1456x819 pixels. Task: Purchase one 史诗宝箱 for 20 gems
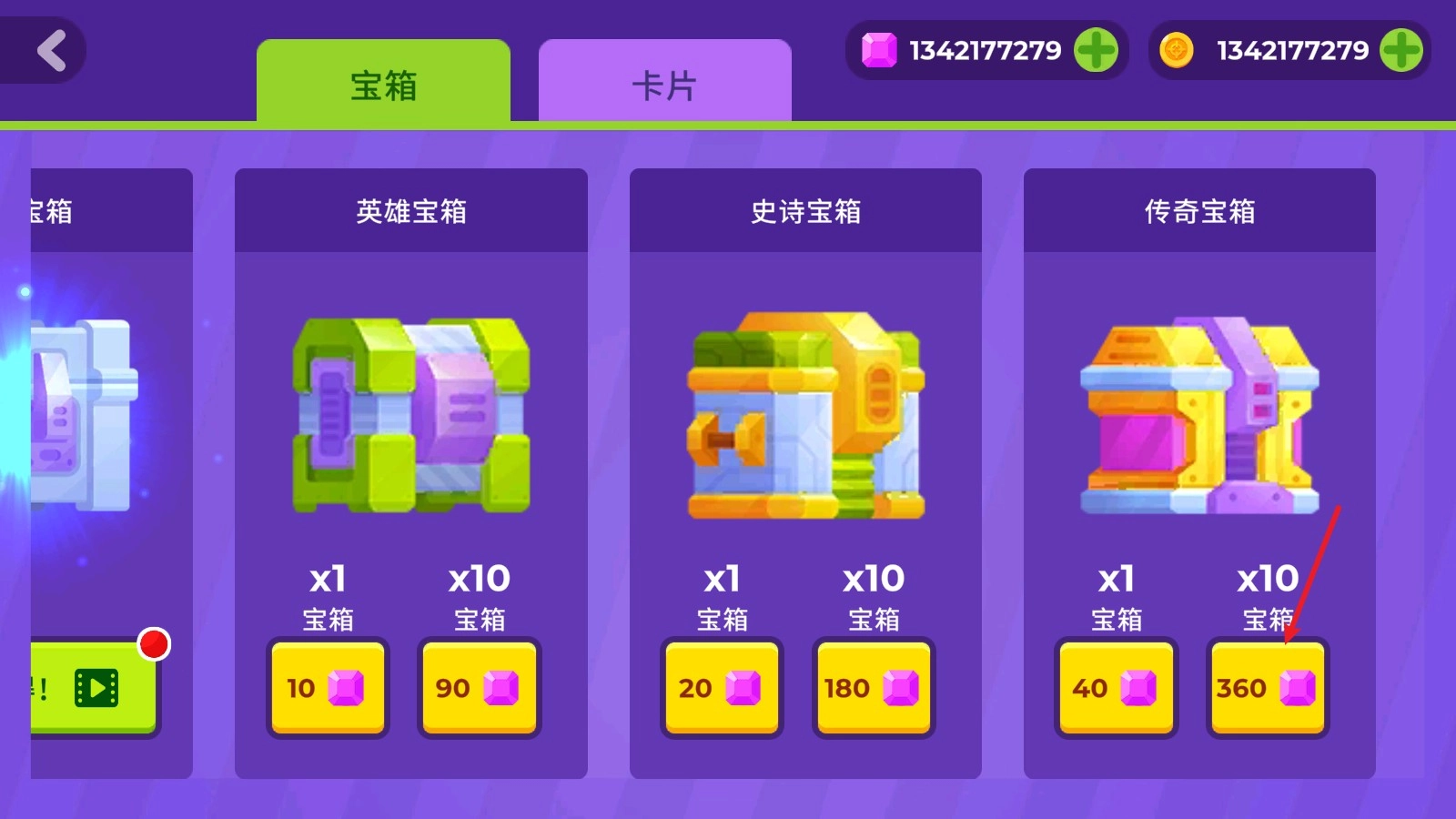[x=723, y=689]
